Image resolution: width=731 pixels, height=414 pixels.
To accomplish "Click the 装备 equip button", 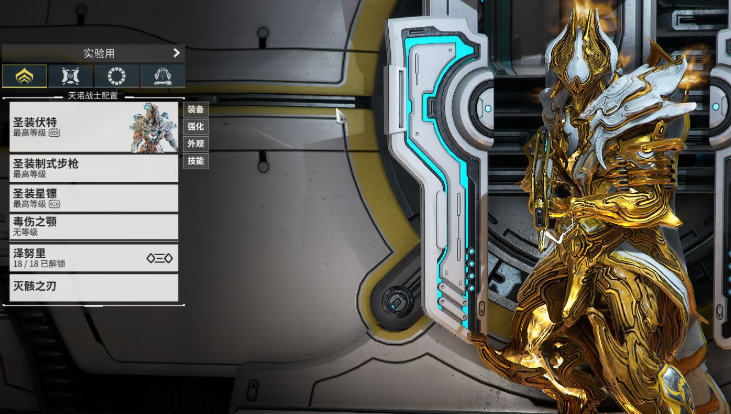I will (x=196, y=109).
